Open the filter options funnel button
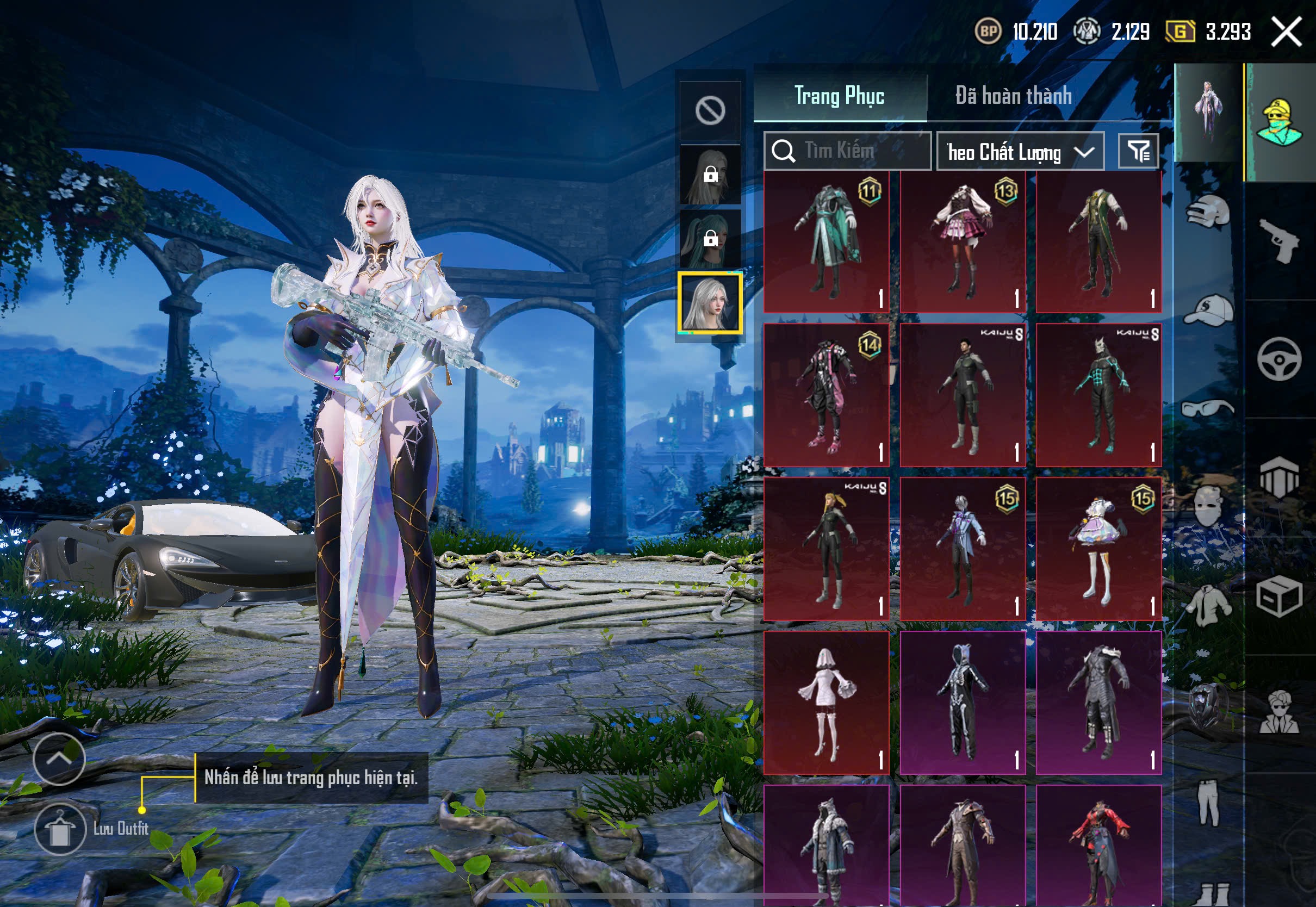This screenshot has width=1316, height=907. pos(1138,151)
